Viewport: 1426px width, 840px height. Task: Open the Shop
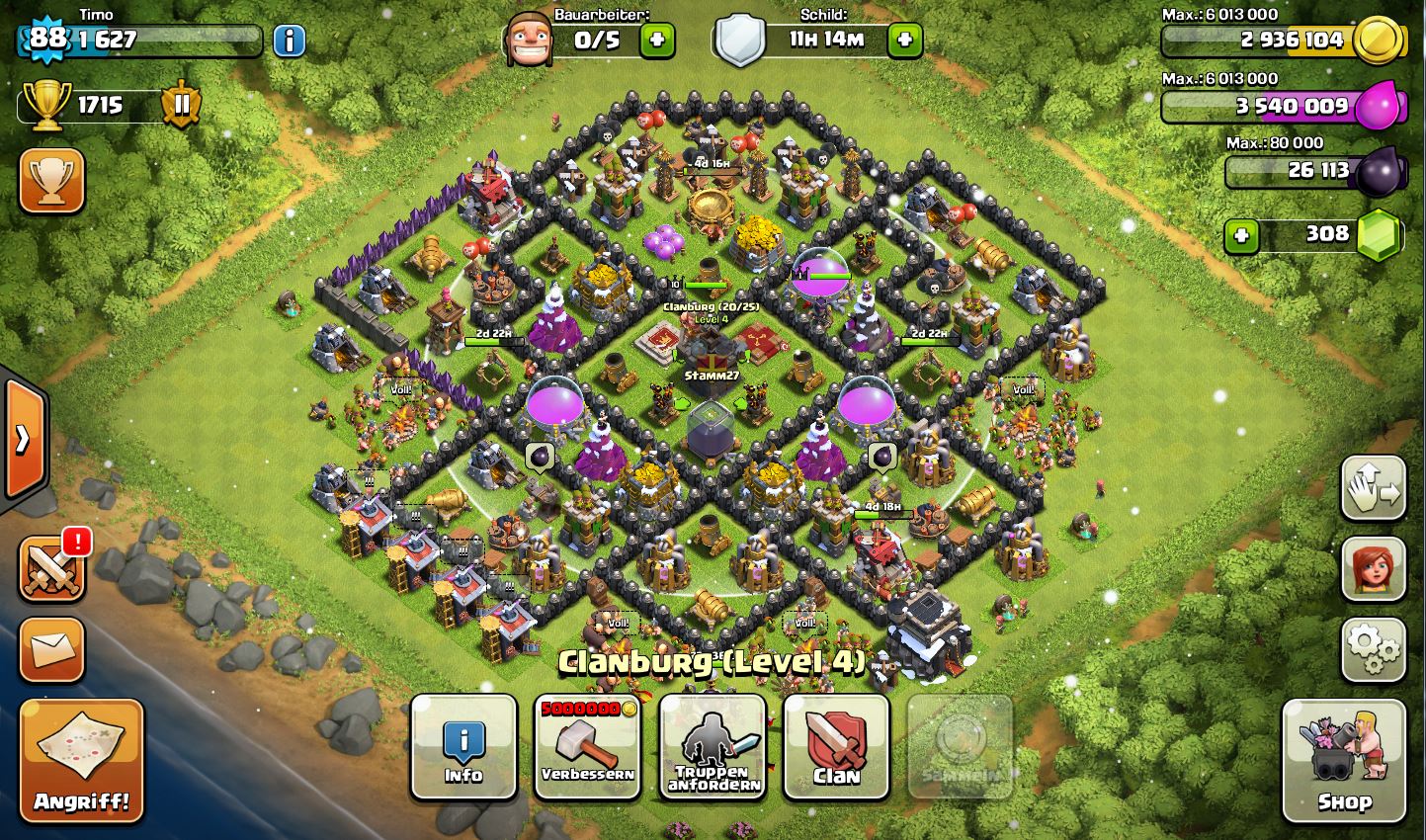[1343, 761]
